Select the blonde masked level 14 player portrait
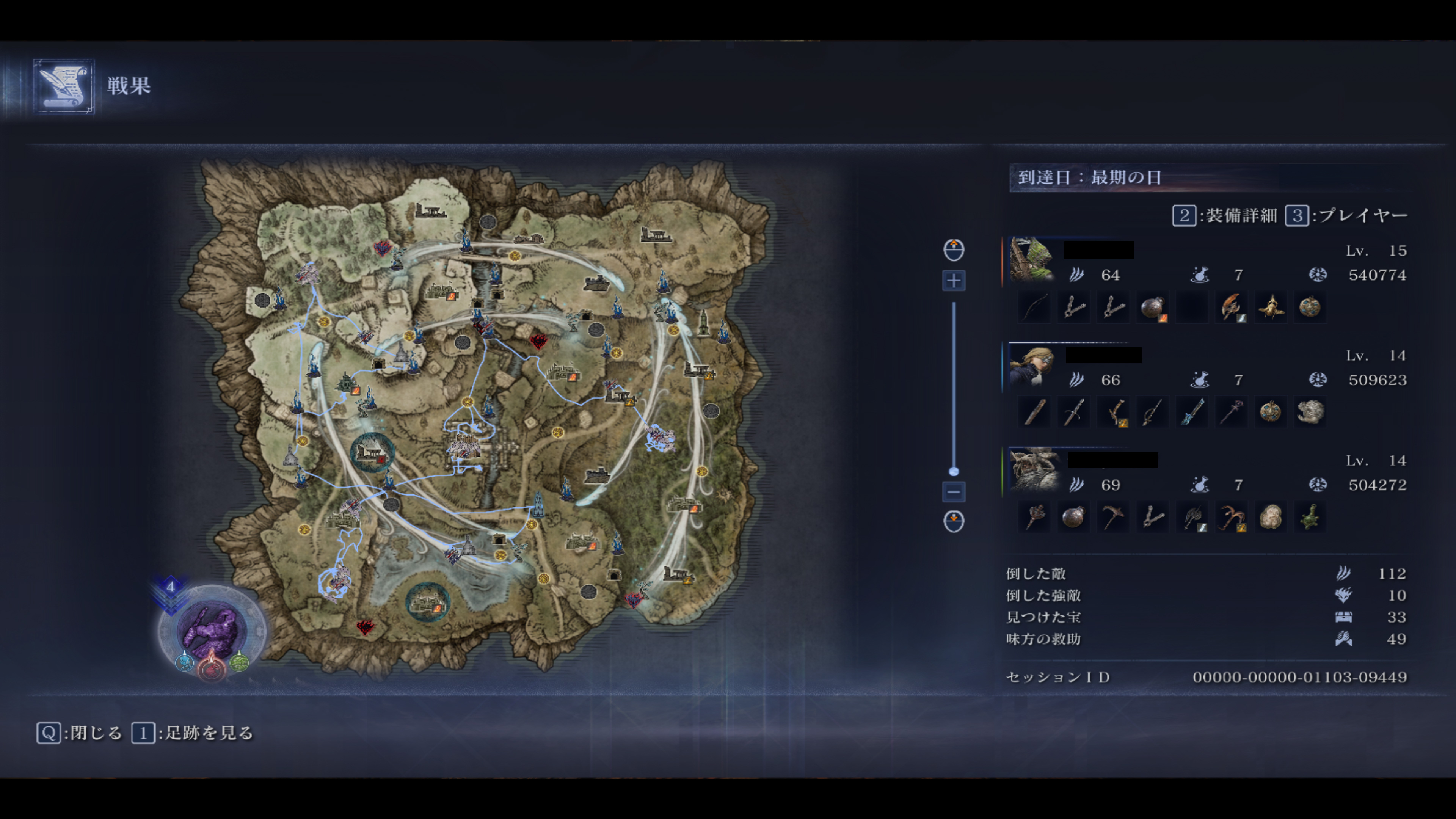 click(x=1031, y=365)
